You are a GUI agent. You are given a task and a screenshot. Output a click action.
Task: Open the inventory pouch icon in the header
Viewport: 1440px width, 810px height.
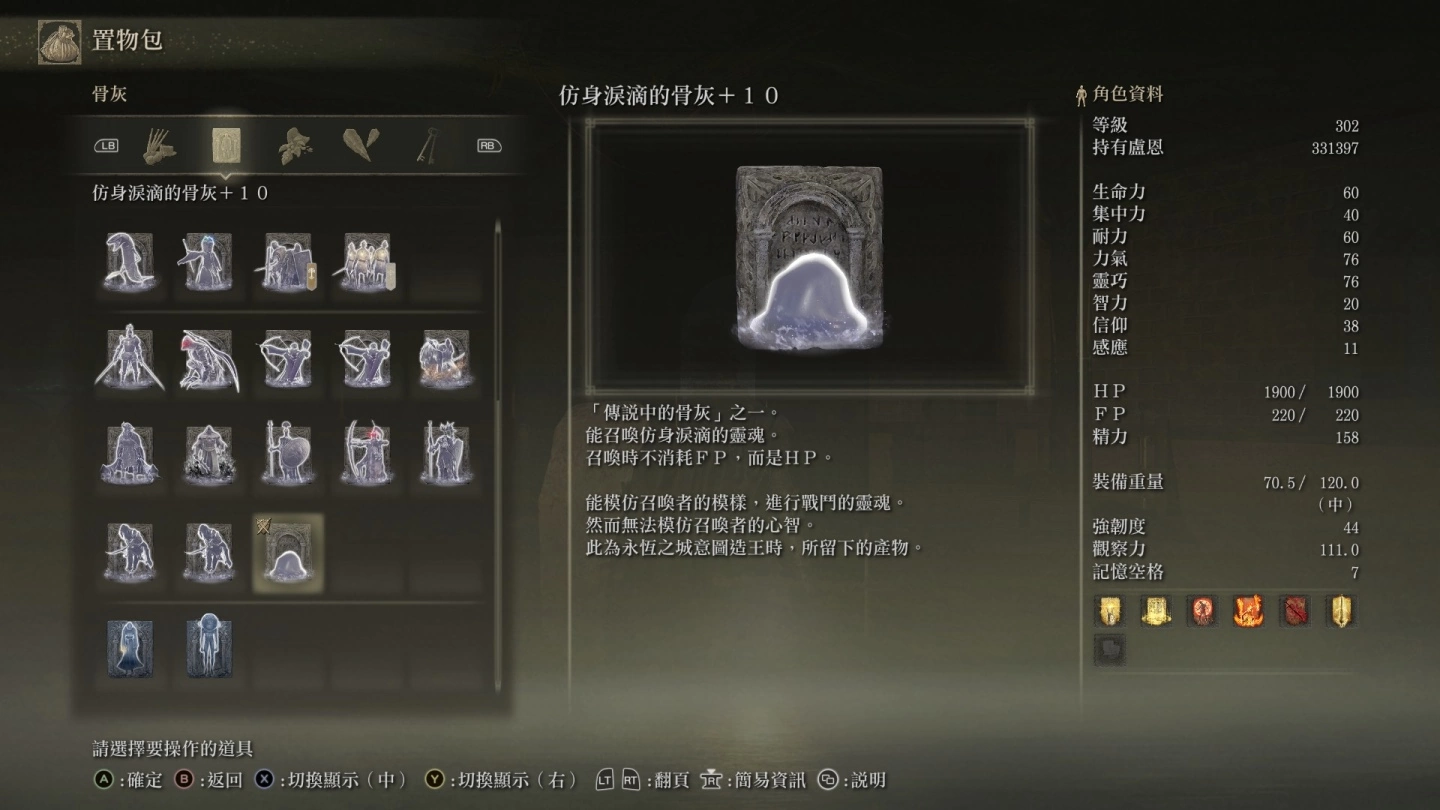click(x=60, y=42)
